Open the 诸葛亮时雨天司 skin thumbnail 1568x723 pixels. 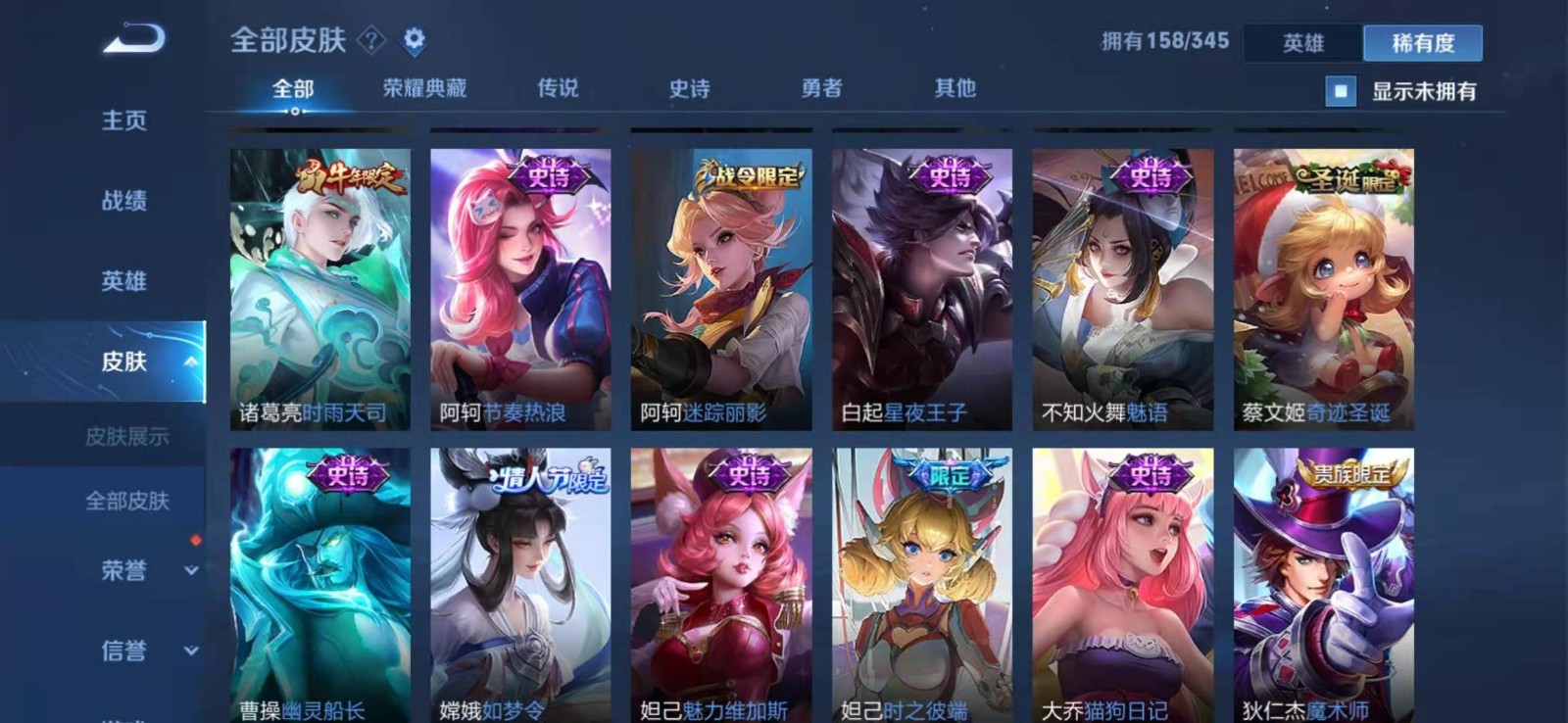point(314,282)
